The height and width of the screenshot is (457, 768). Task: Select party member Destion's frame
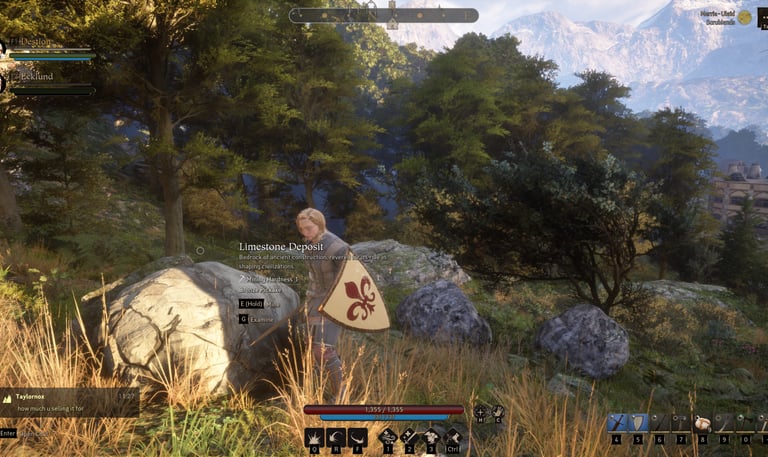coord(50,49)
